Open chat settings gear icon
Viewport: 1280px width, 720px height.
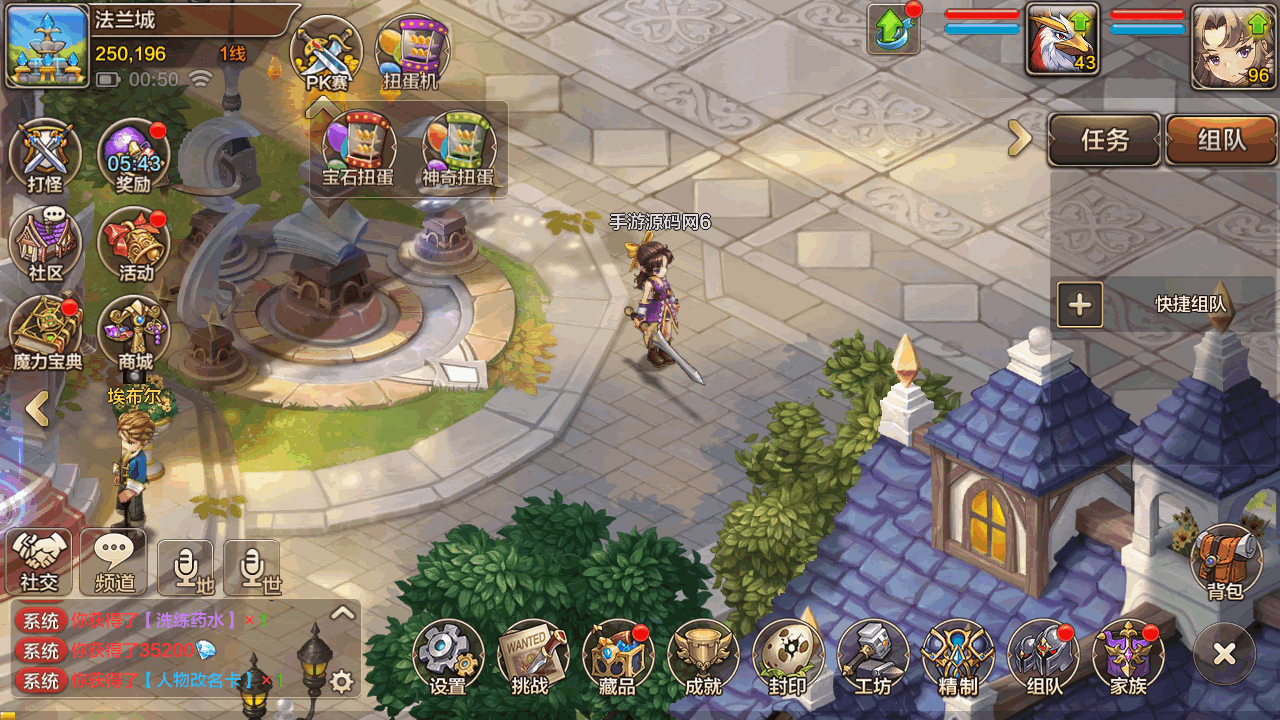coord(342,682)
